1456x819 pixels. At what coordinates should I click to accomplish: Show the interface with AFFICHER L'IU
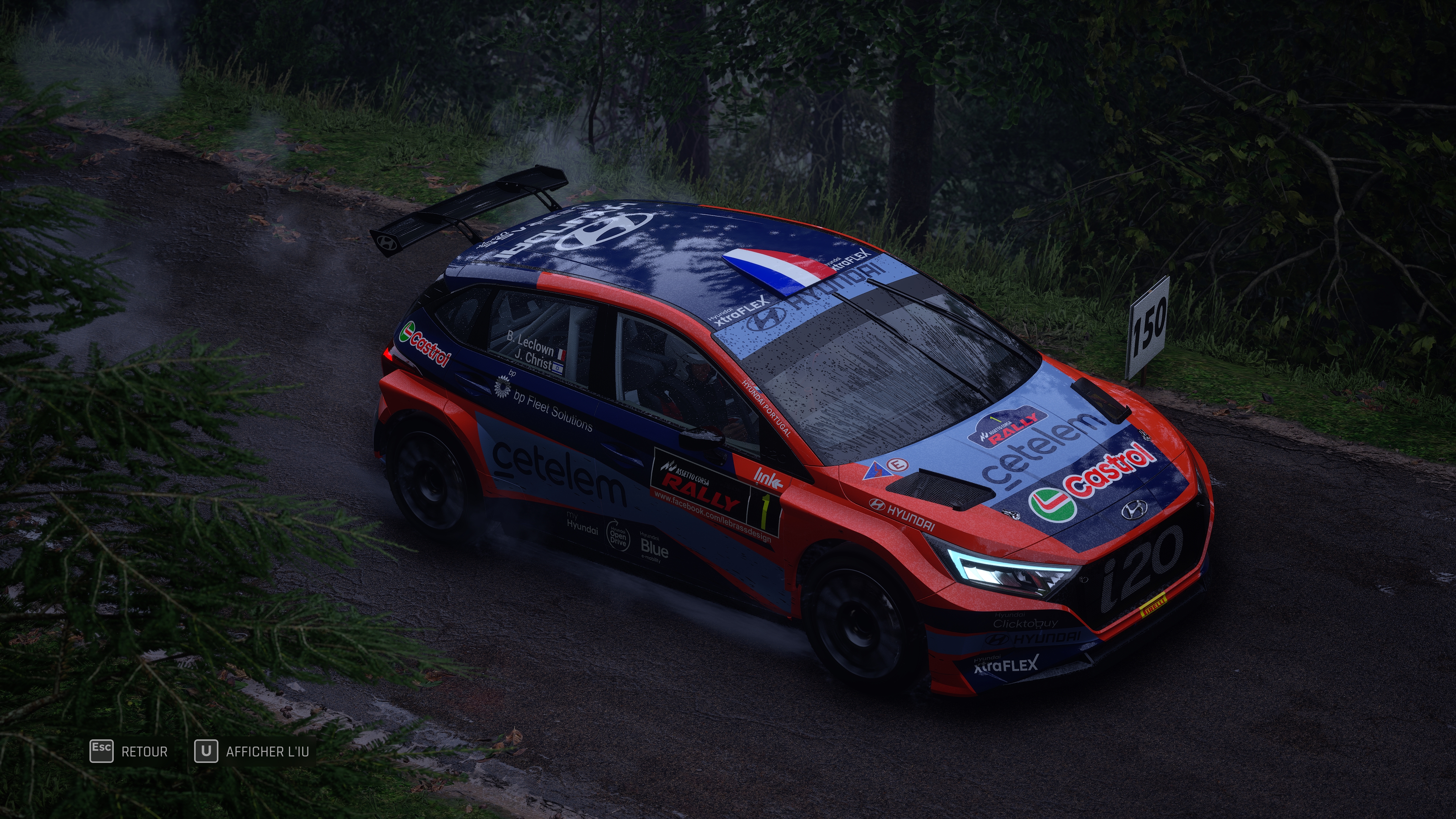pyautogui.click(x=253, y=751)
